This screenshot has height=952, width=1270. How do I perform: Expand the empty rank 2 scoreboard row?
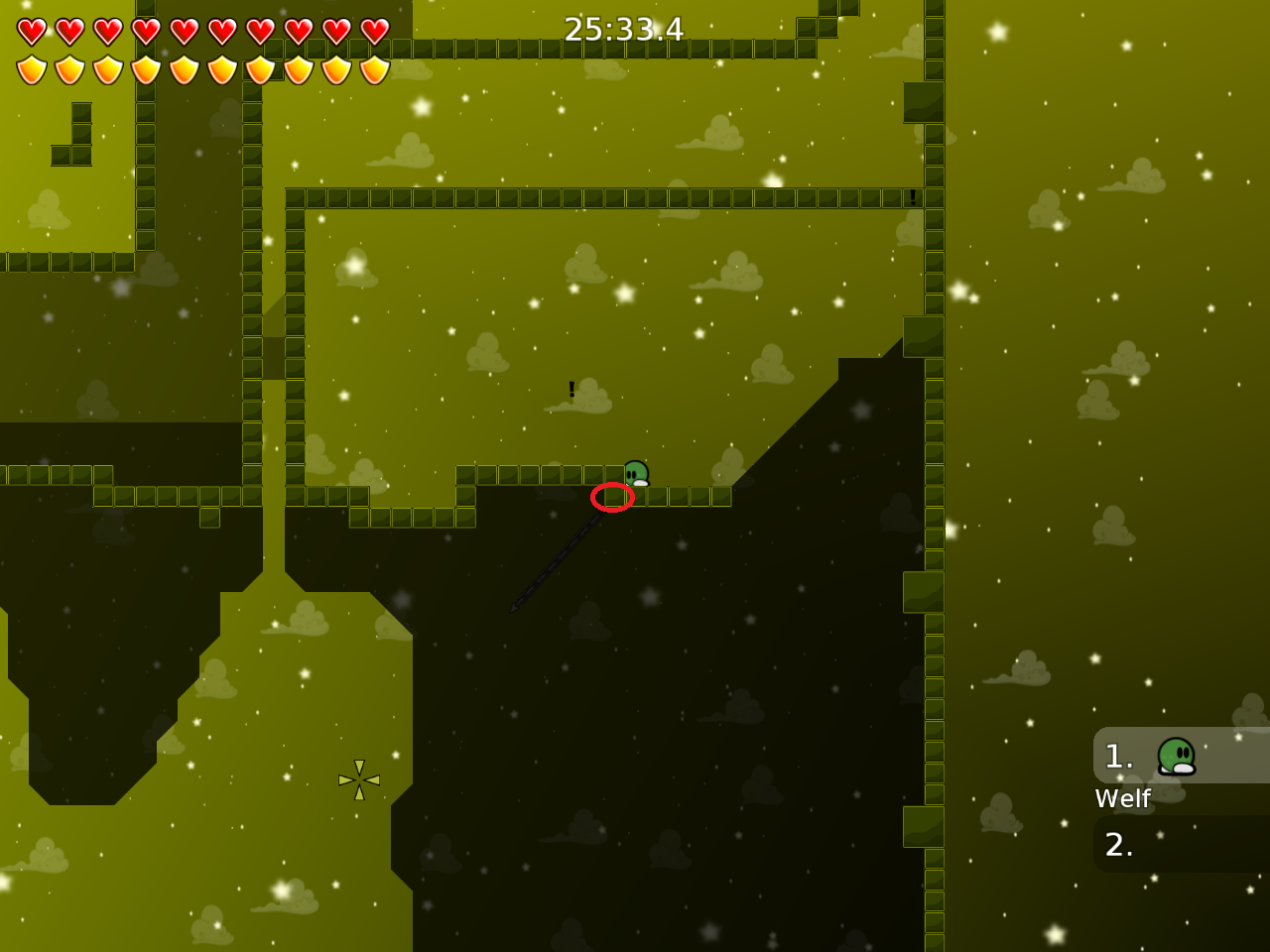(x=1181, y=845)
